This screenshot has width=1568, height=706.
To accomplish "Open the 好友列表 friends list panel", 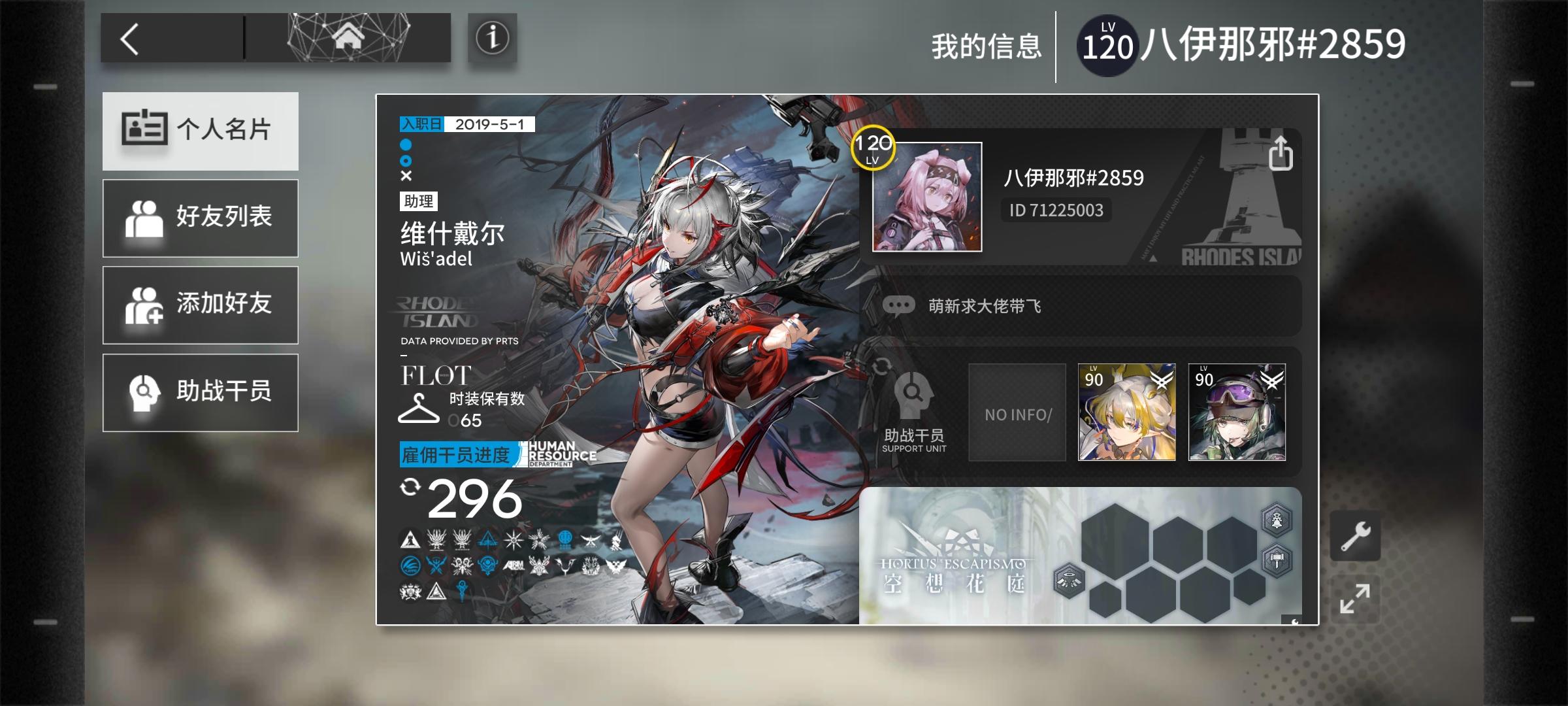I will (200, 218).
